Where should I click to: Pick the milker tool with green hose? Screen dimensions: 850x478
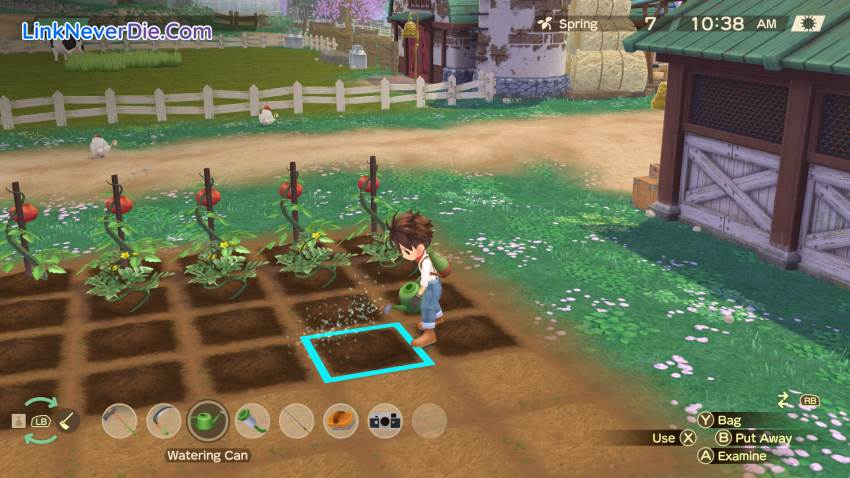(252, 421)
